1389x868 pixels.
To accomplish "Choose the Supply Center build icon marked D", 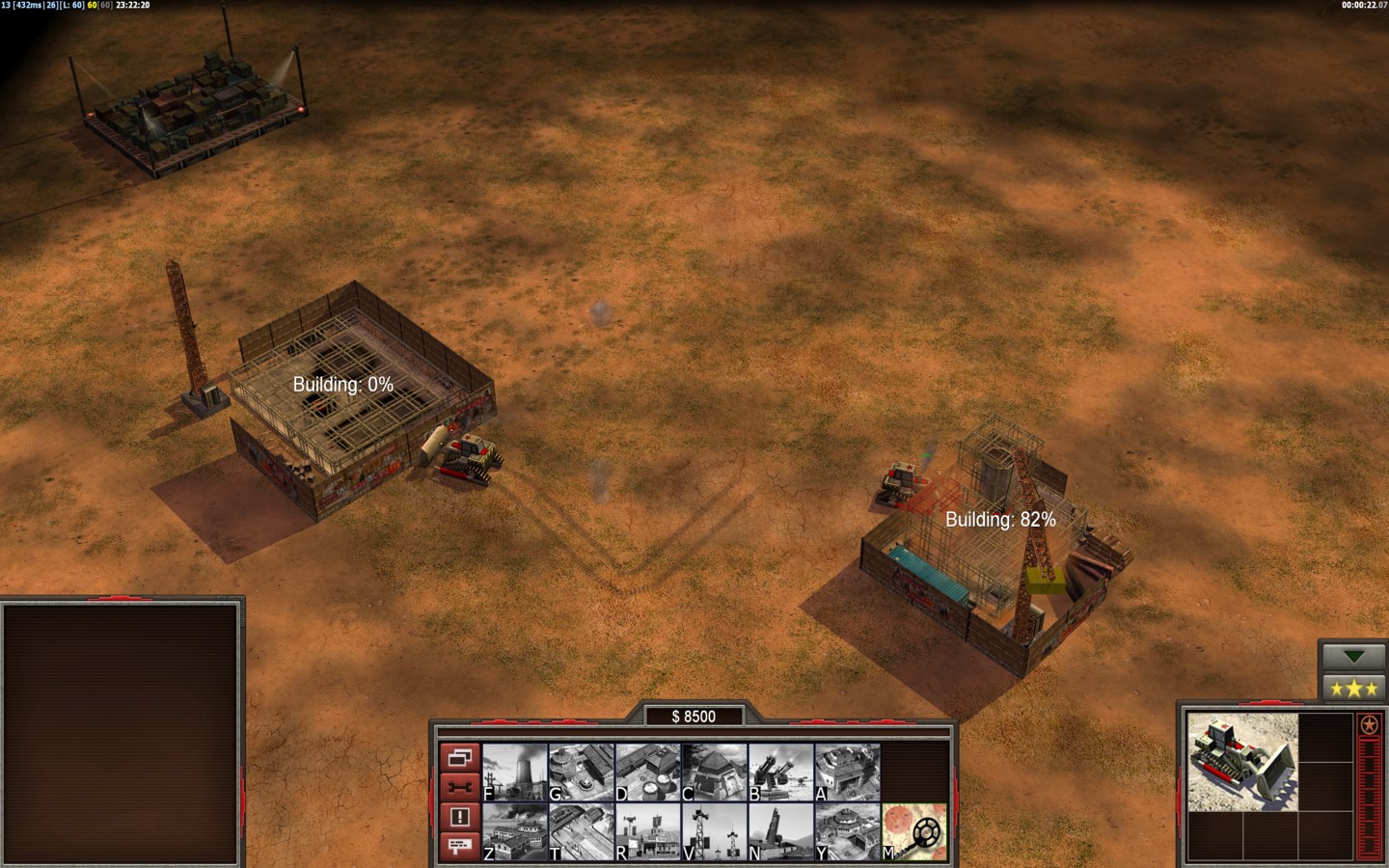I will [648, 772].
